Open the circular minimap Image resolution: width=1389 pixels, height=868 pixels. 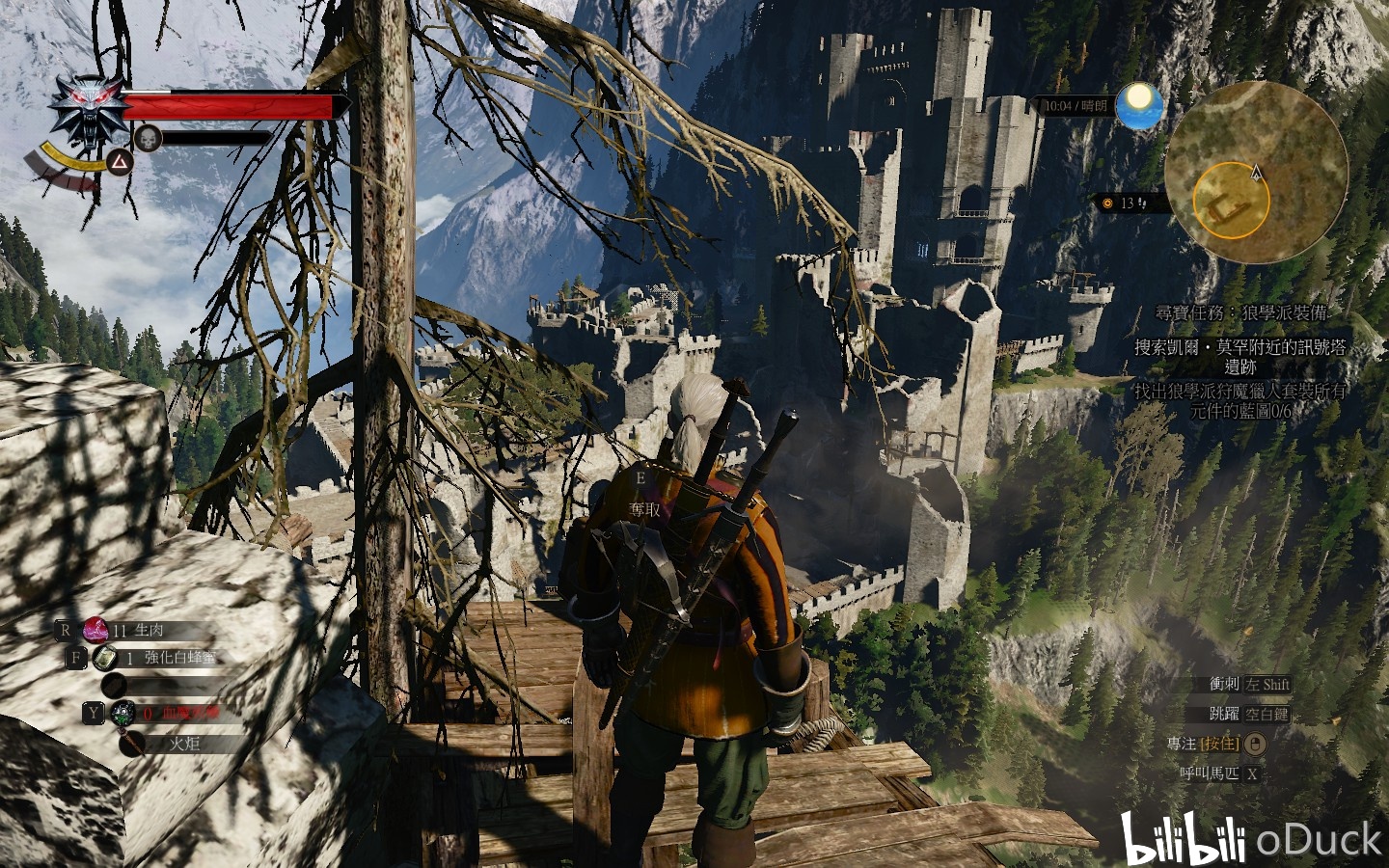tap(1254, 174)
